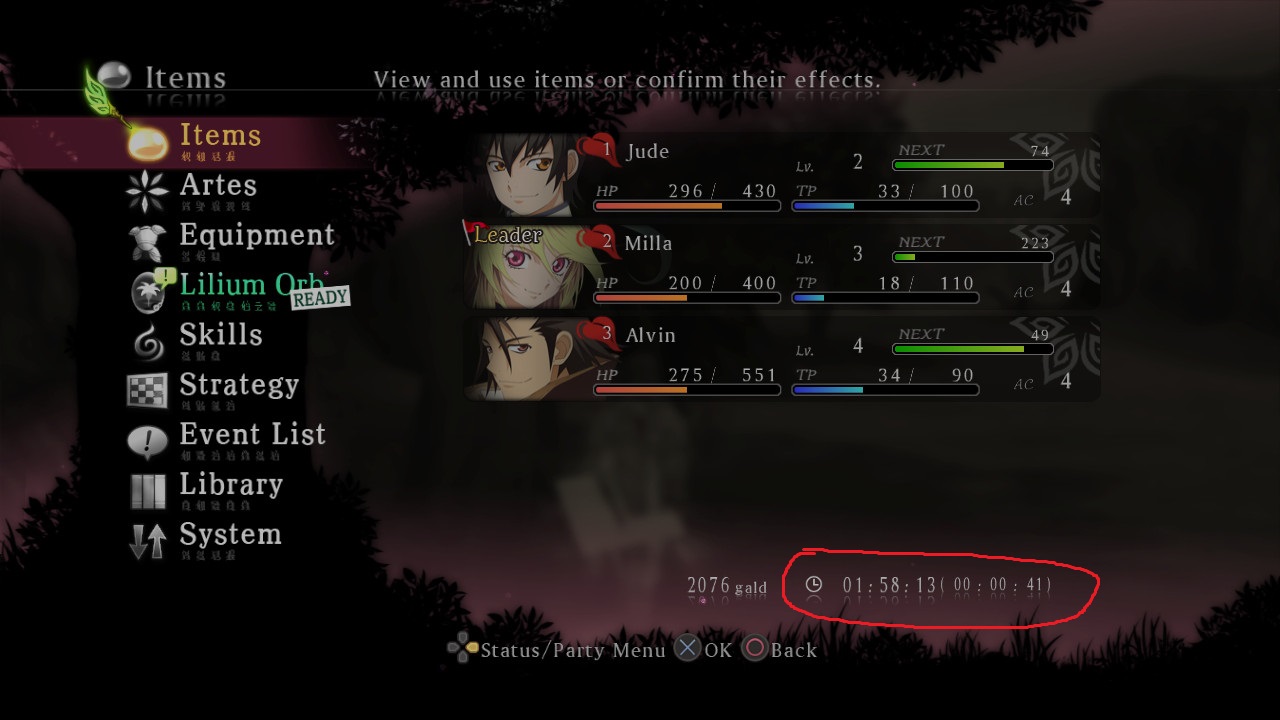Open the System menu
The width and height of the screenshot is (1280, 720).
pos(230,536)
